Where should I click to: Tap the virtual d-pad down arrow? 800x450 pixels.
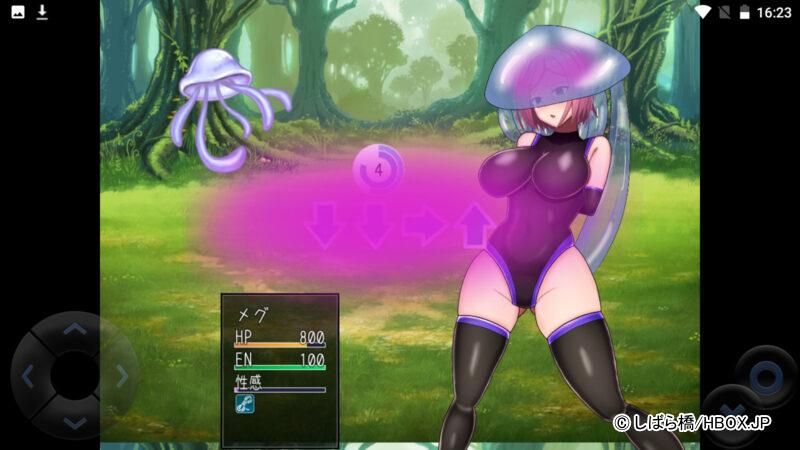pos(74,422)
